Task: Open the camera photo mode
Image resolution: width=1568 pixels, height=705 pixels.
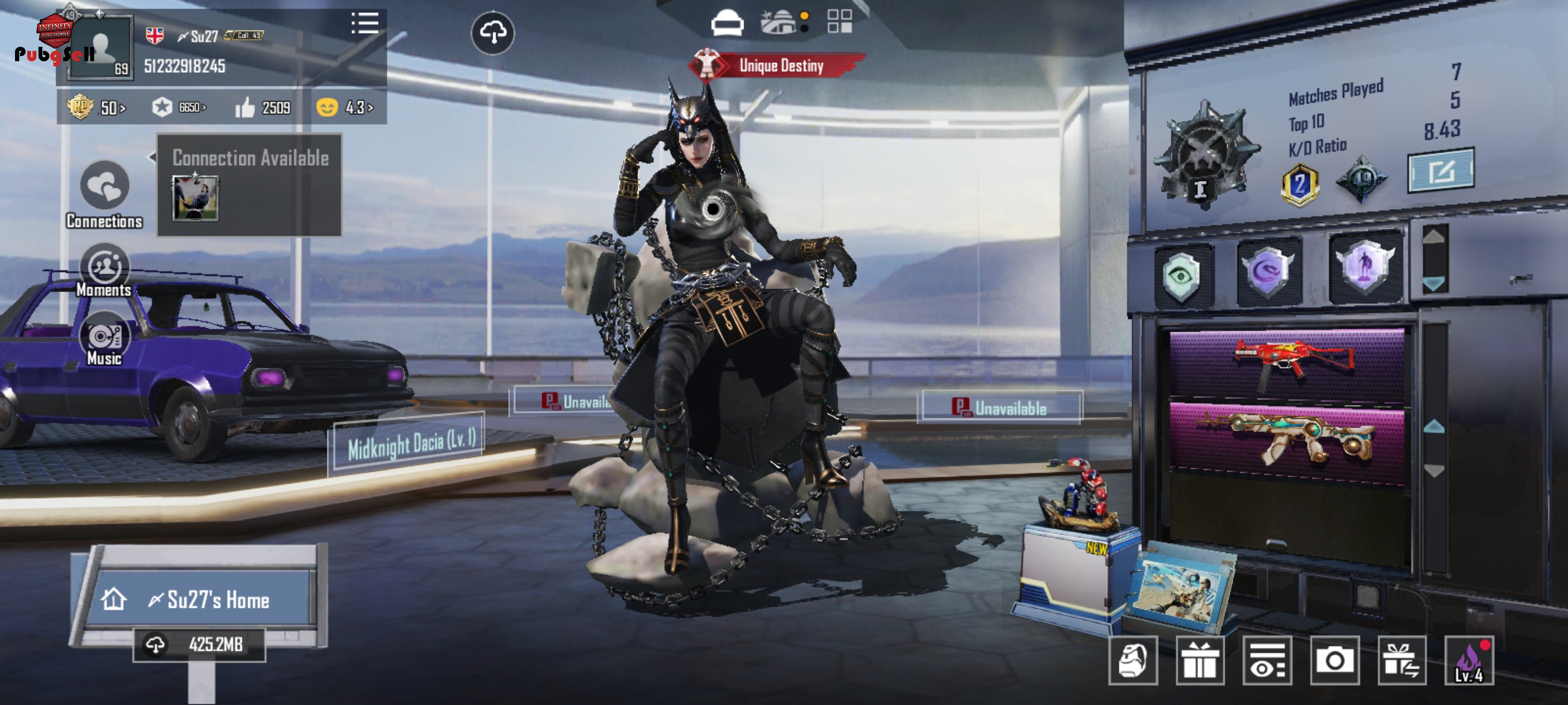Action: coord(1334,661)
